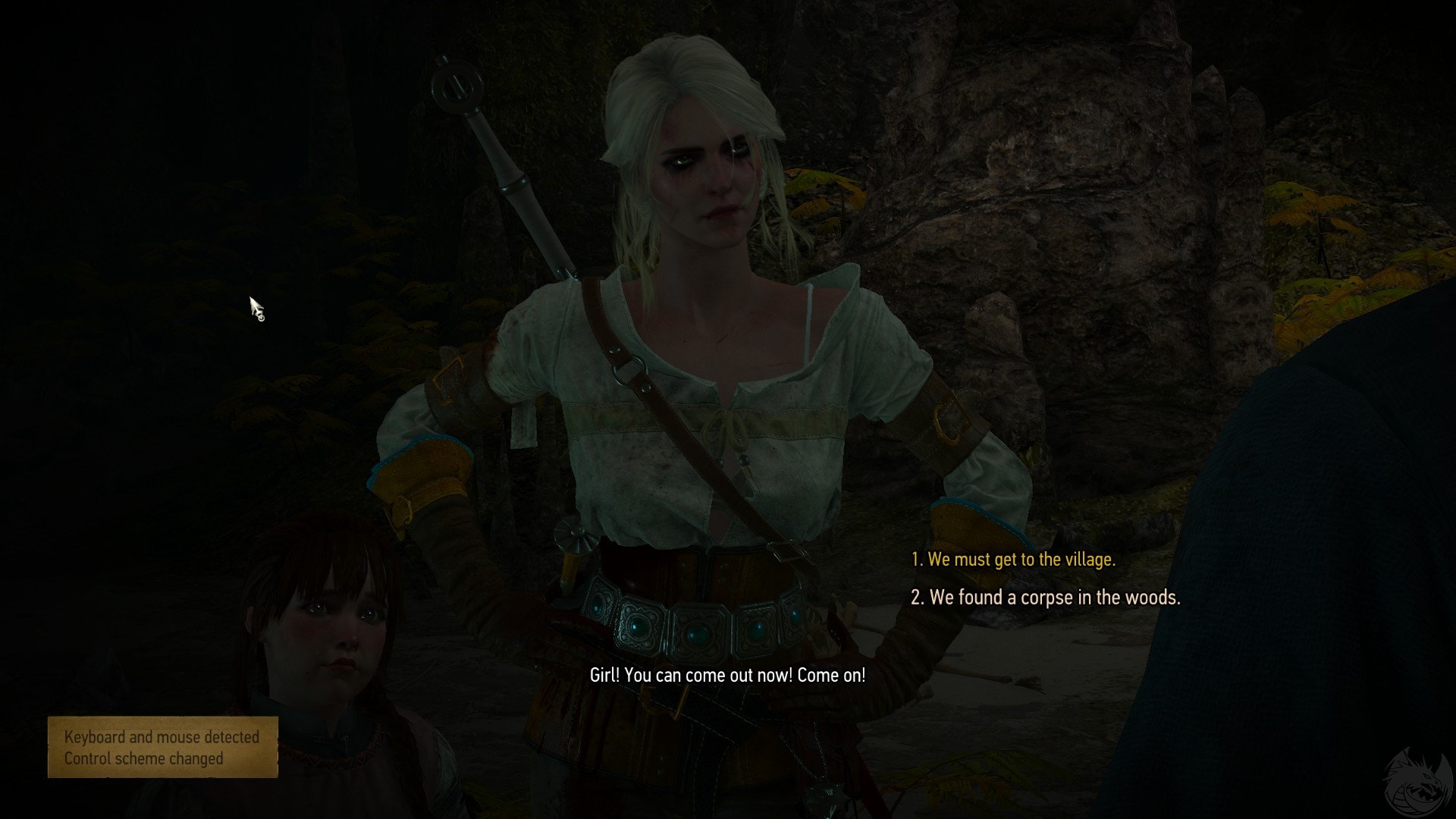Screen dimensions: 1456x819
Task: Choose "We must get to the village."
Action: (1013, 560)
